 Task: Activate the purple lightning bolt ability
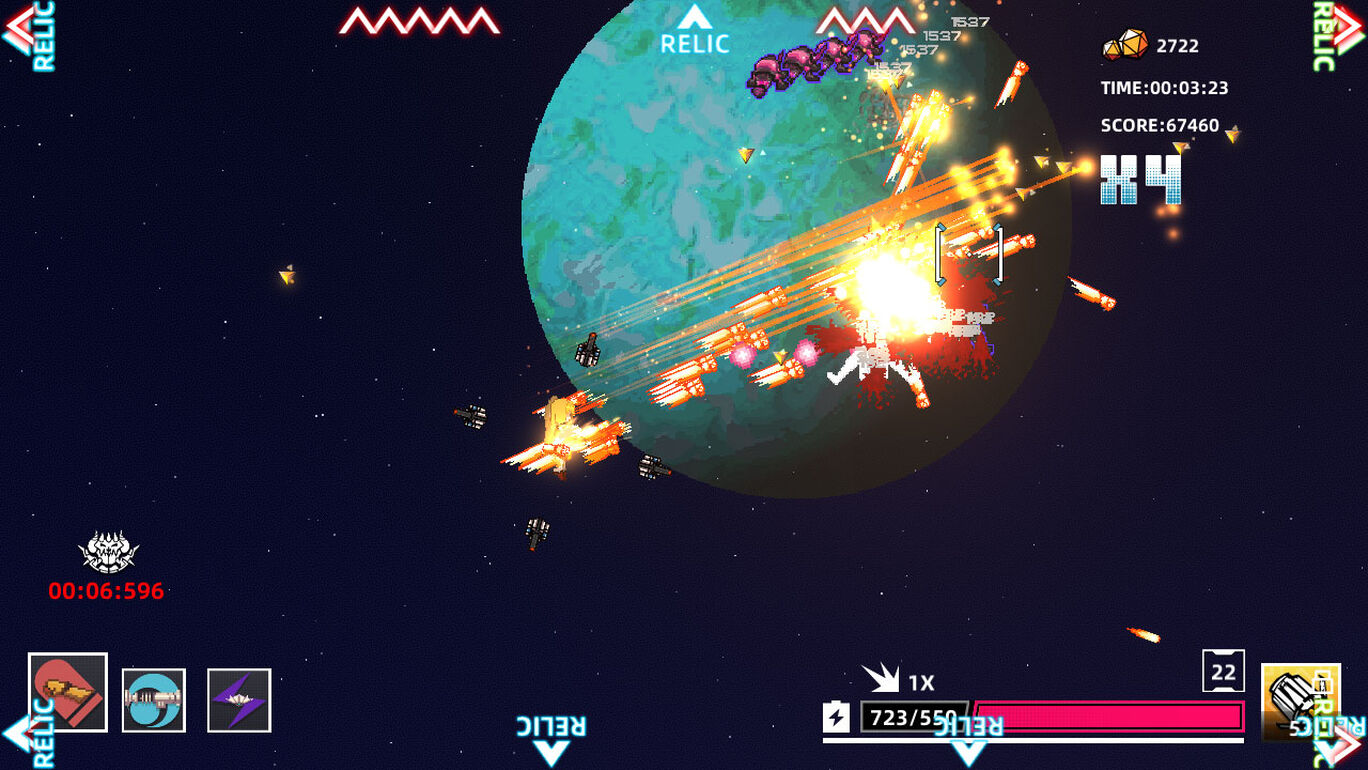point(239,700)
